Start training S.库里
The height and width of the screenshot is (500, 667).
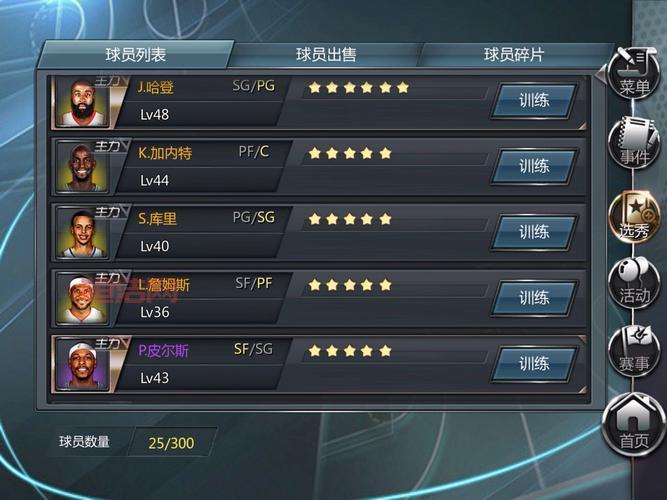click(534, 232)
